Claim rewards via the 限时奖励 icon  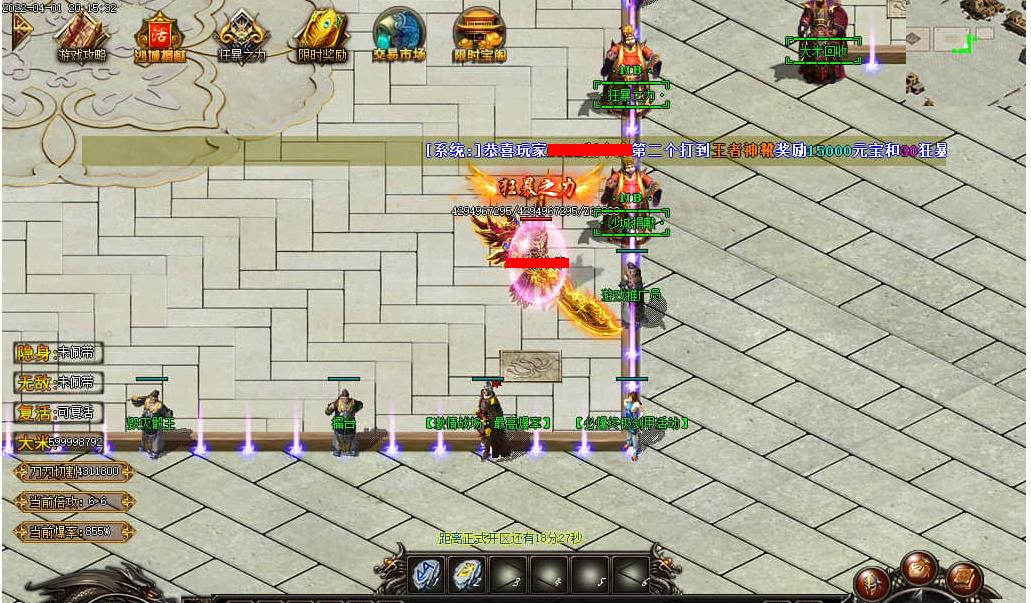(322, 36)
